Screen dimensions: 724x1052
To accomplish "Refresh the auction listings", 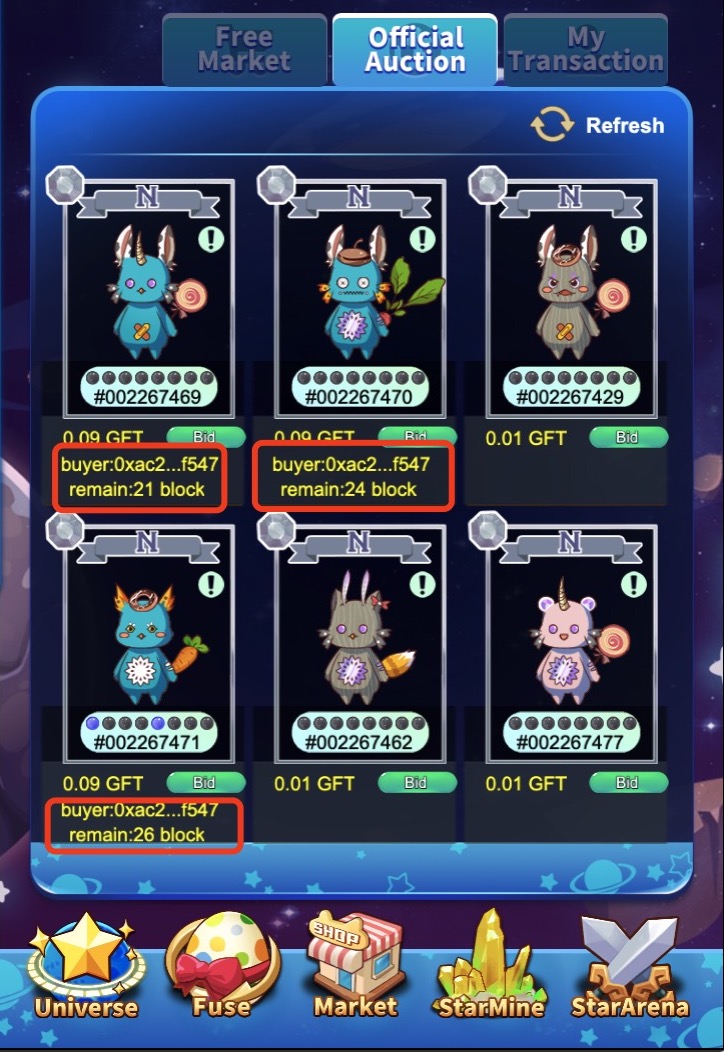I will point(598,125).
